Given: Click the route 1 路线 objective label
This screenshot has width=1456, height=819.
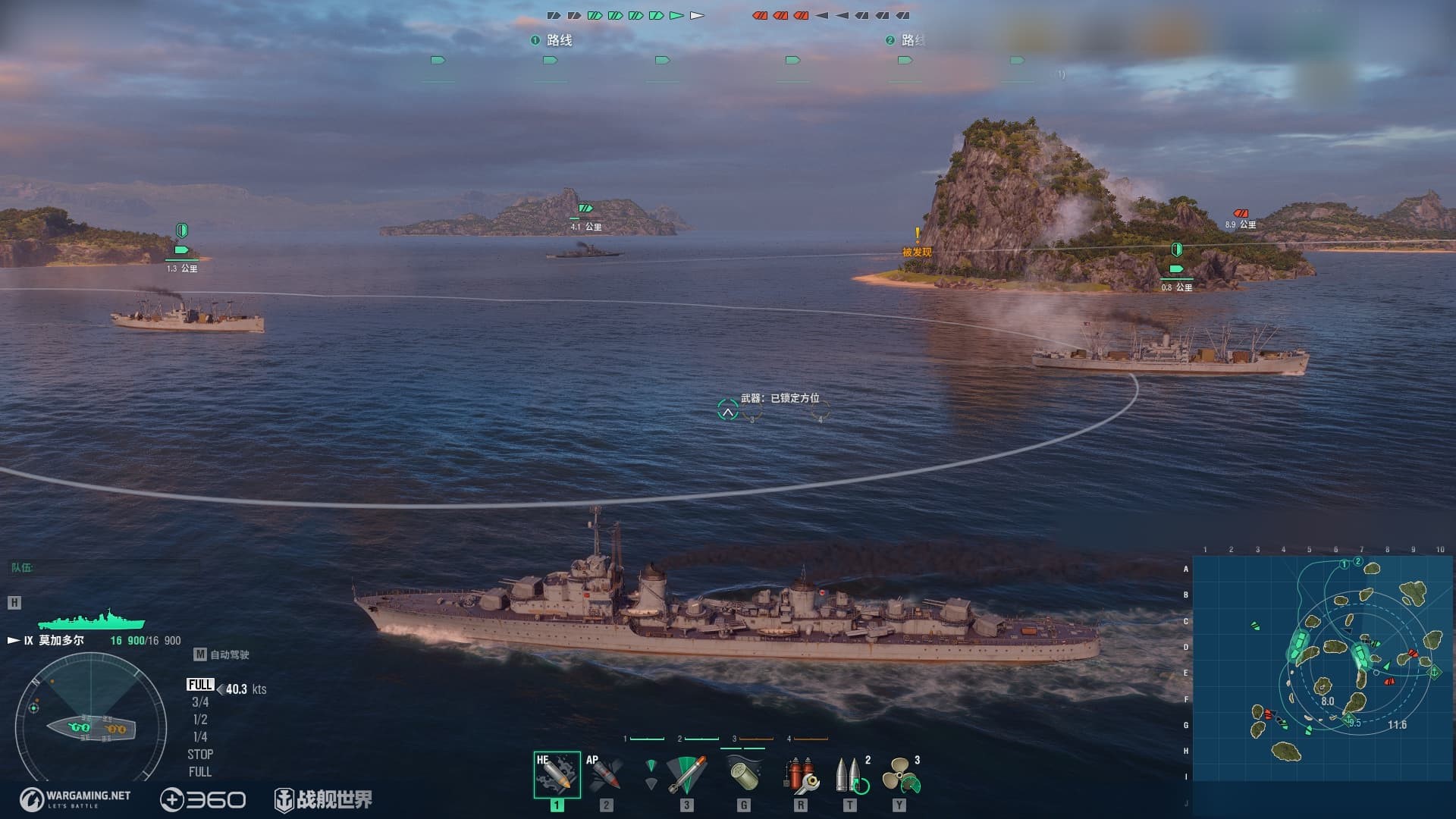Looking at the screenshot, I should 552,40.
